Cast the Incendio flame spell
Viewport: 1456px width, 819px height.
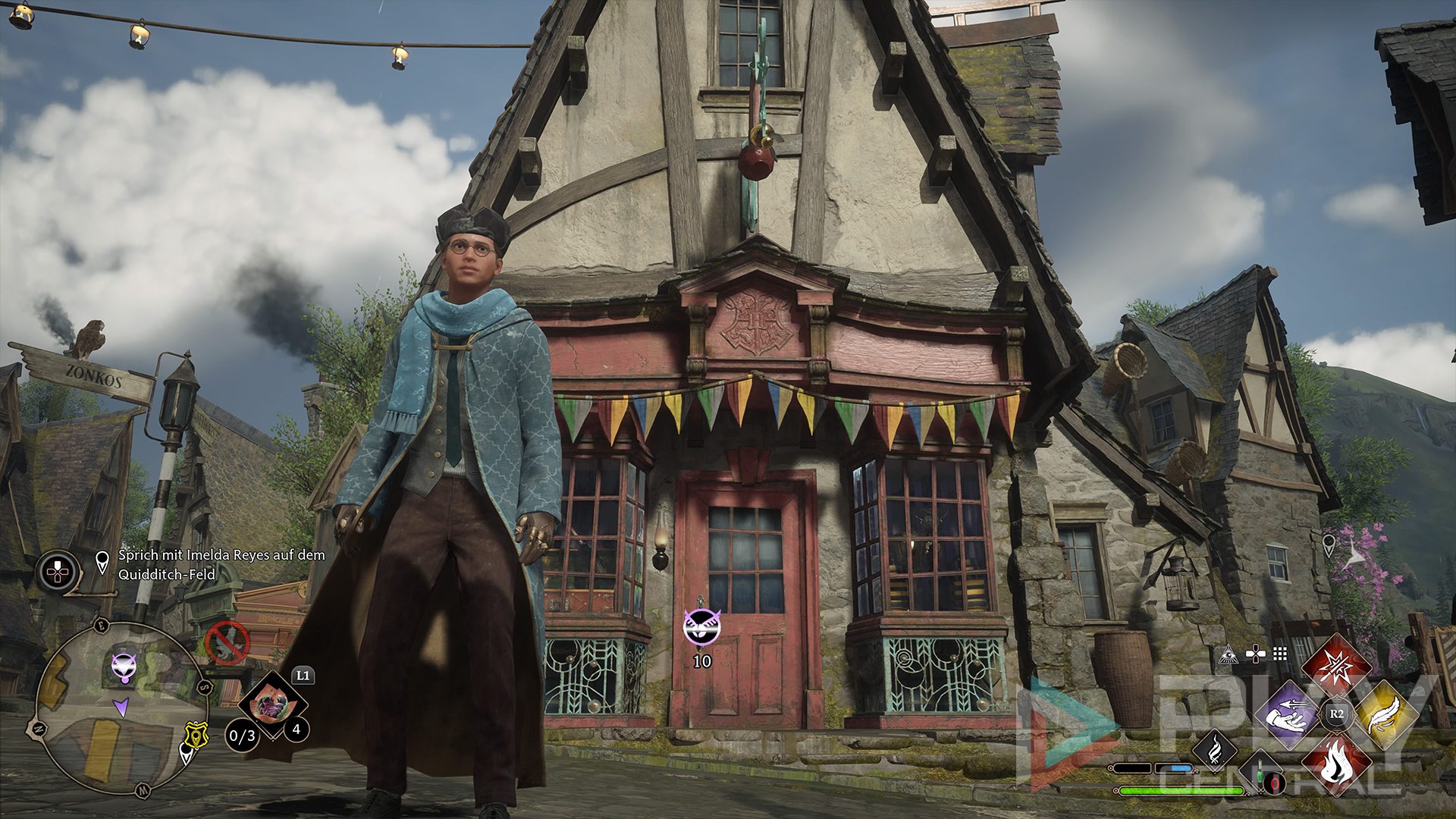click(1336, 762)
